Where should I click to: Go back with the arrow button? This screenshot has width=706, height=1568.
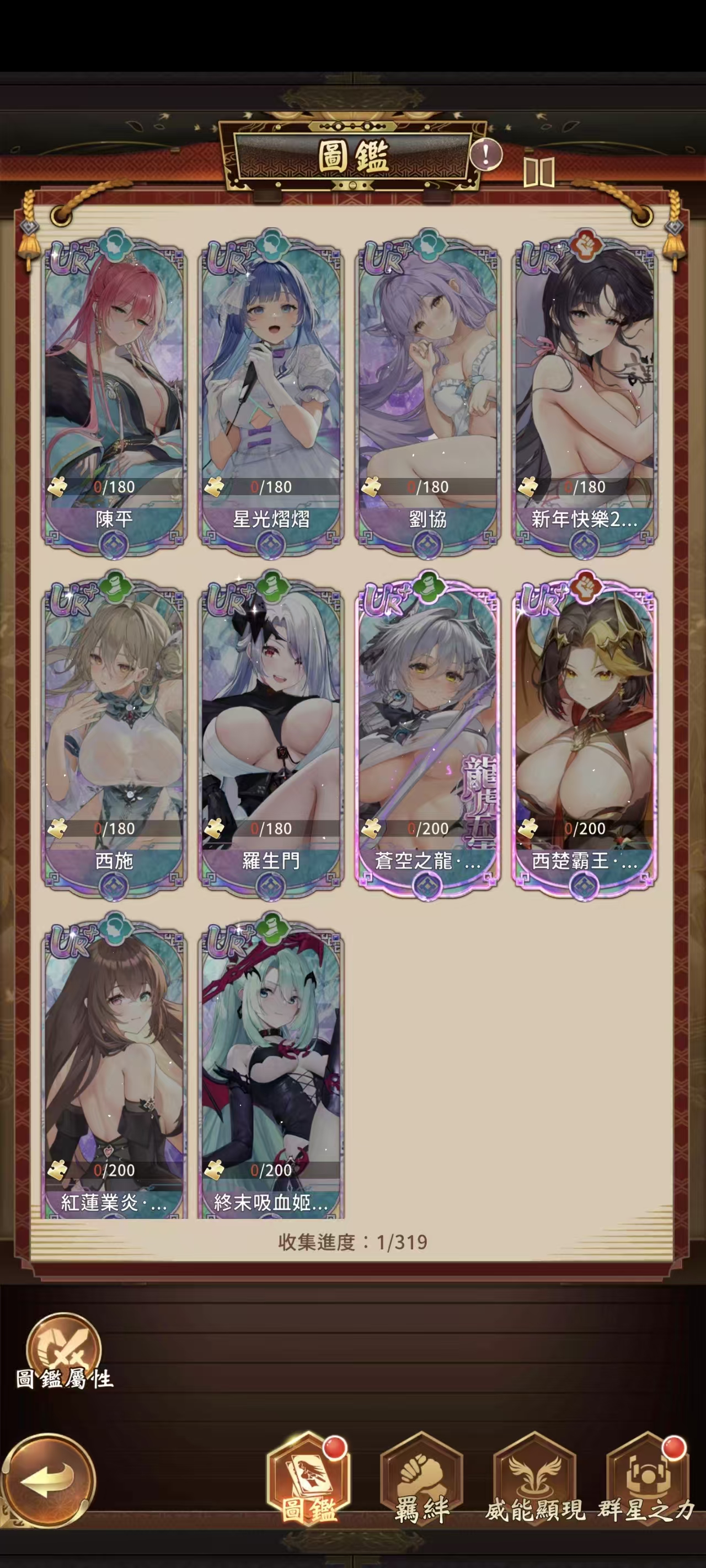click(x=47, y=1481)
